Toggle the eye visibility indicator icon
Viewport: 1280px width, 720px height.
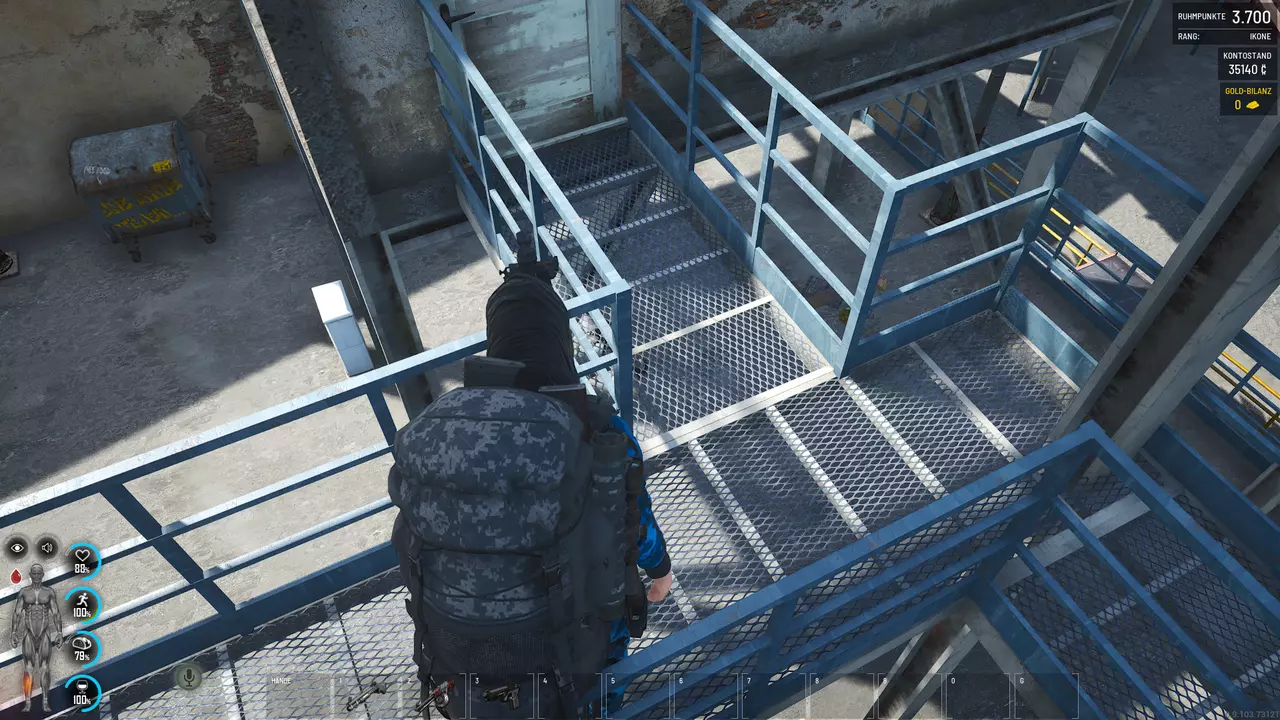pos(17,547)
